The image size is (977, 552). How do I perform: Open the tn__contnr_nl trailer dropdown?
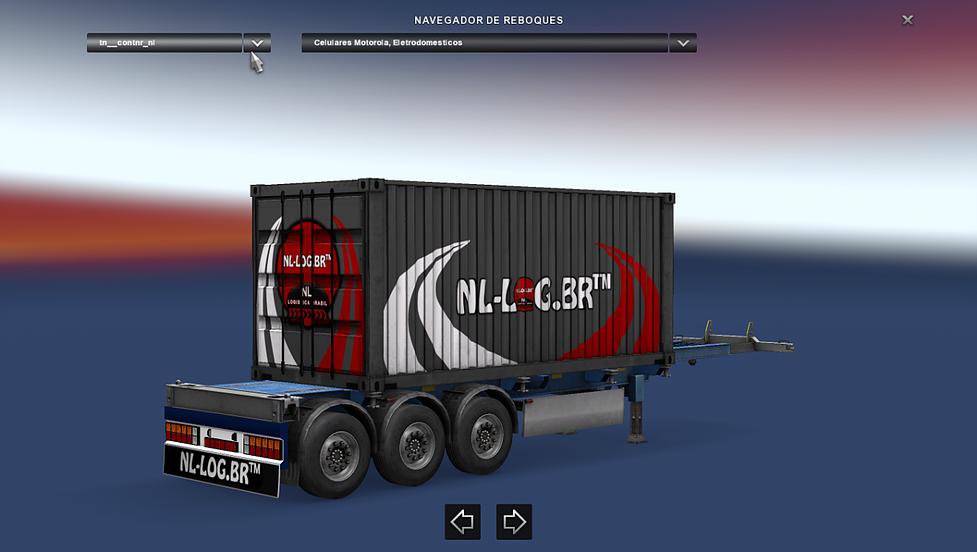(257, 43)
